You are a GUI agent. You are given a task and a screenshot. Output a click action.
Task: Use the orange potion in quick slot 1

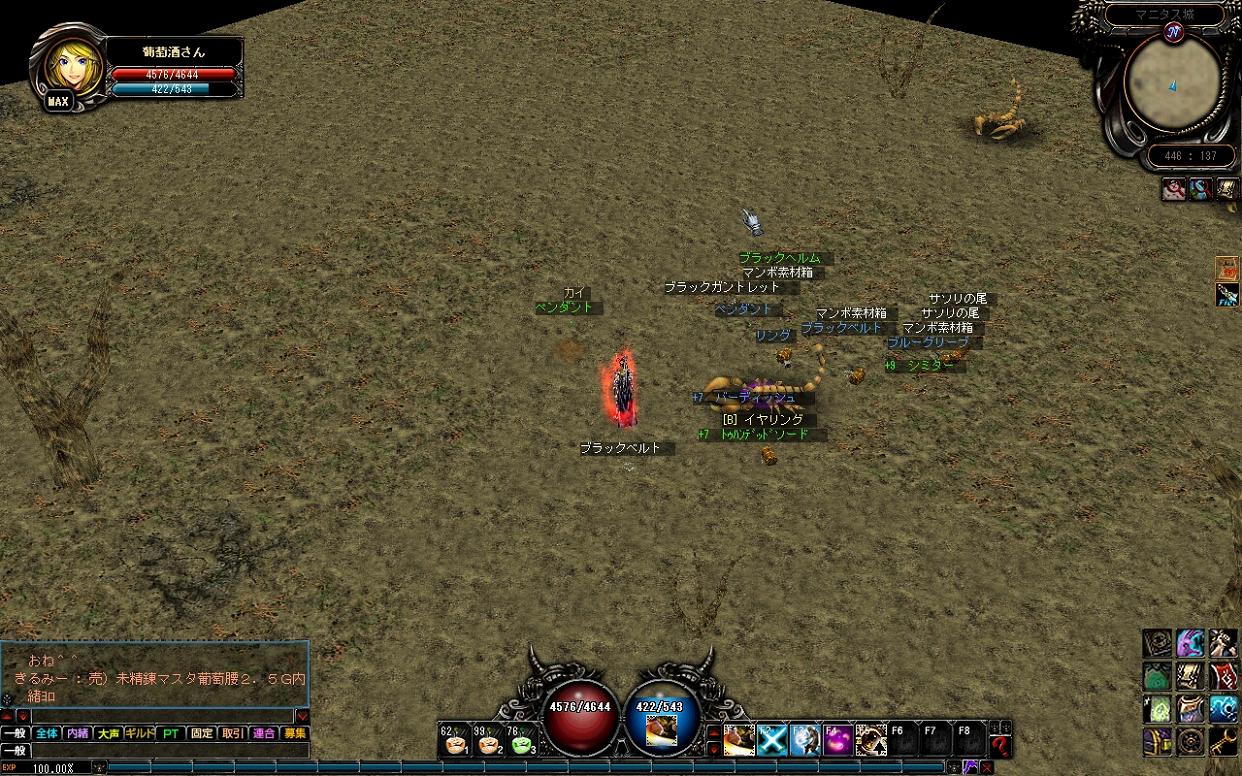pos(453,742)
